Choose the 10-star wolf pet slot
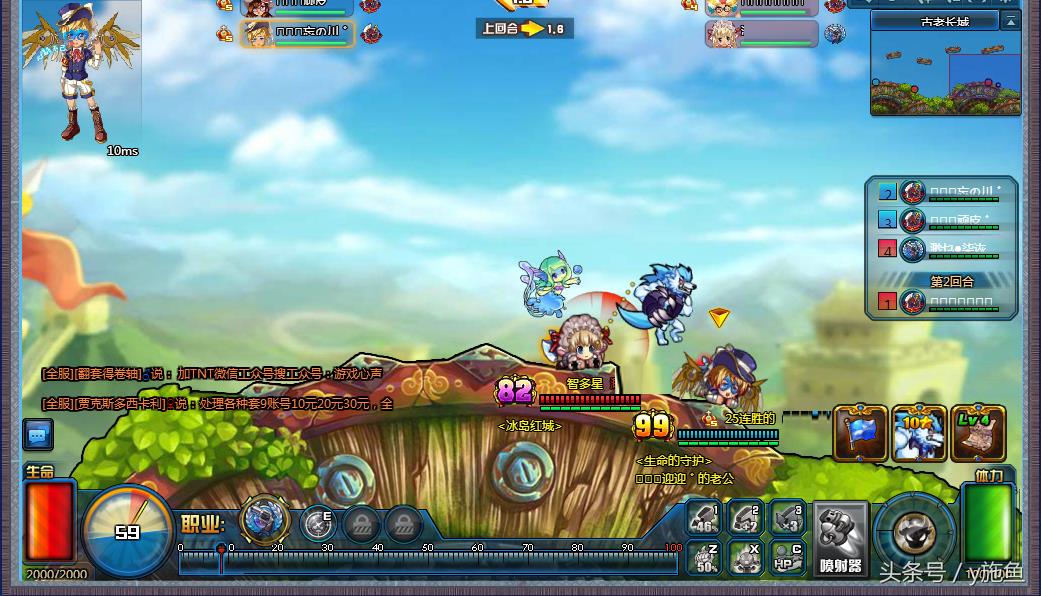 click(919, 434)
